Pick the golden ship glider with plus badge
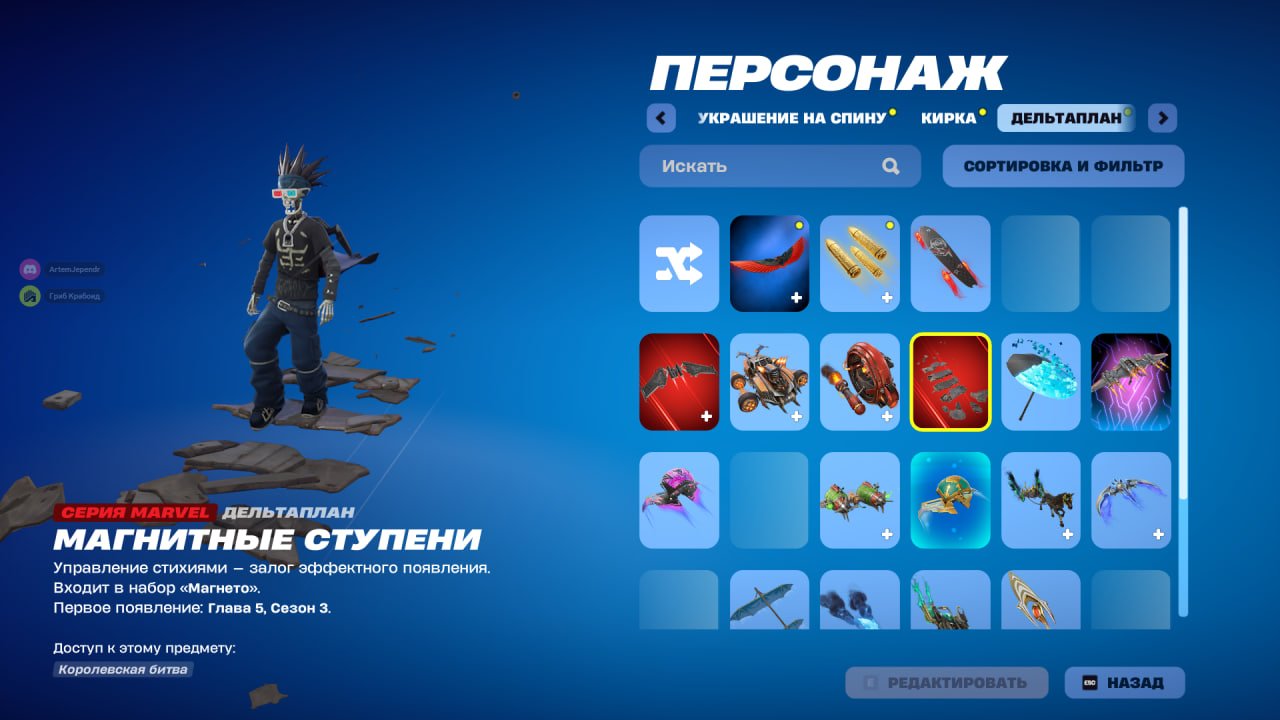 click(x=950, y=500)
